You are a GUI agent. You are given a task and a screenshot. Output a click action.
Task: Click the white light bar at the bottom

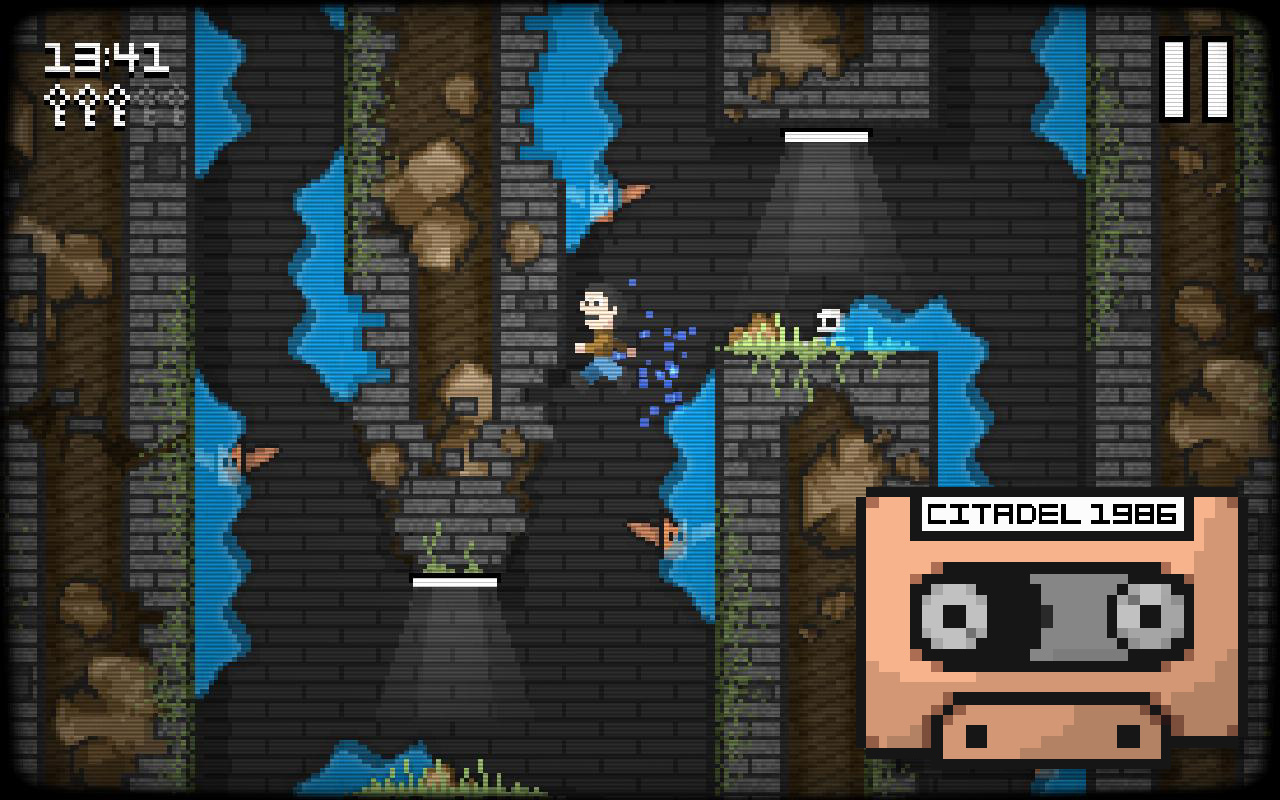coord(455,580)
